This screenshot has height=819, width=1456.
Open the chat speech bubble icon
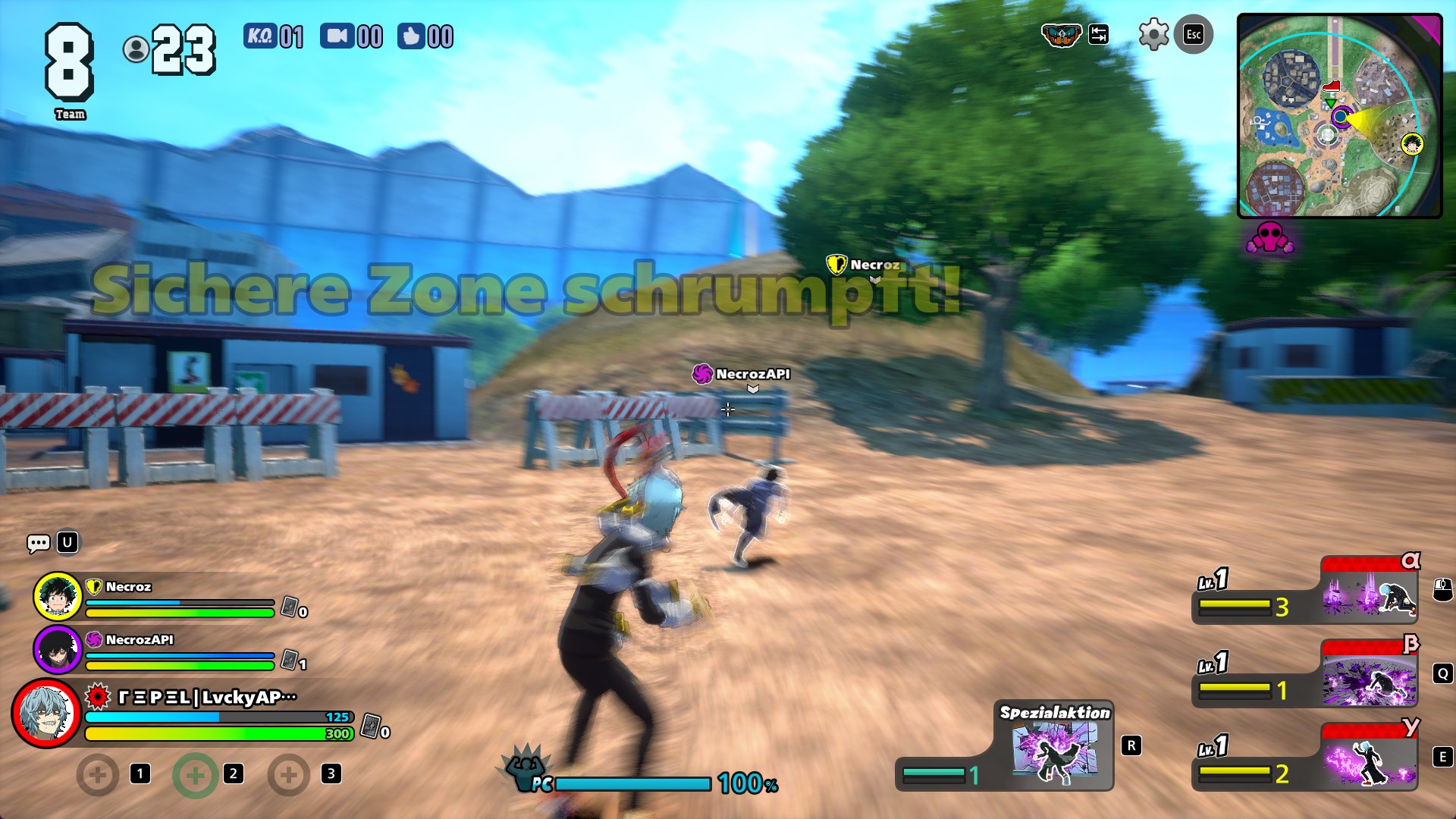click(x=38, y=542)
